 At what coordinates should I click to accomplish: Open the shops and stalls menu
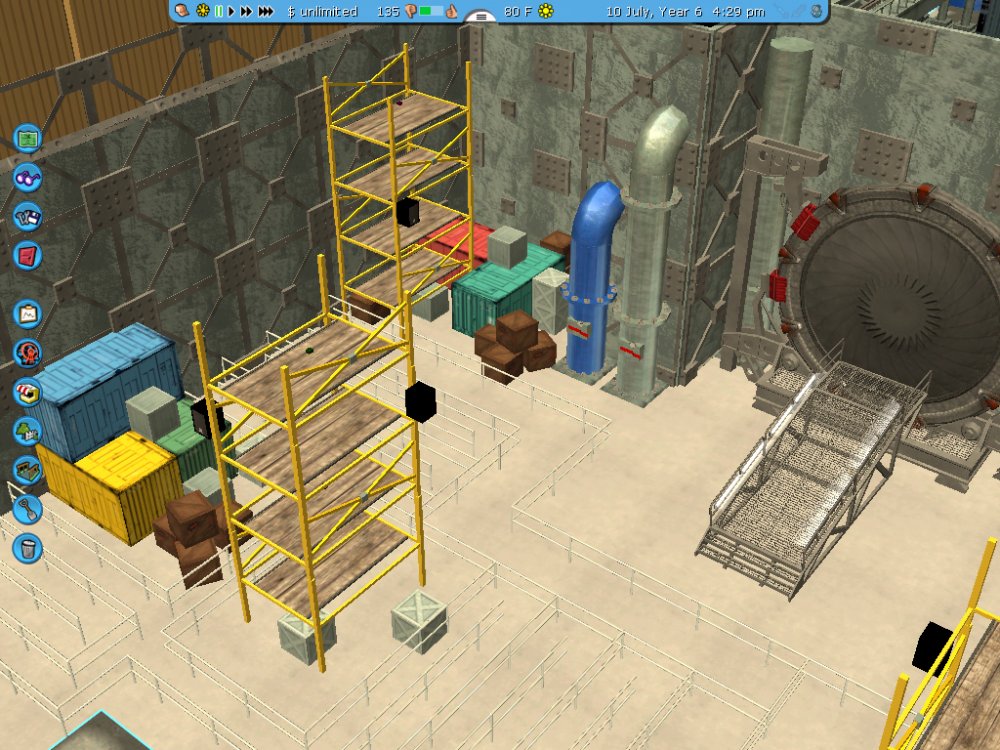pos(27,392)
